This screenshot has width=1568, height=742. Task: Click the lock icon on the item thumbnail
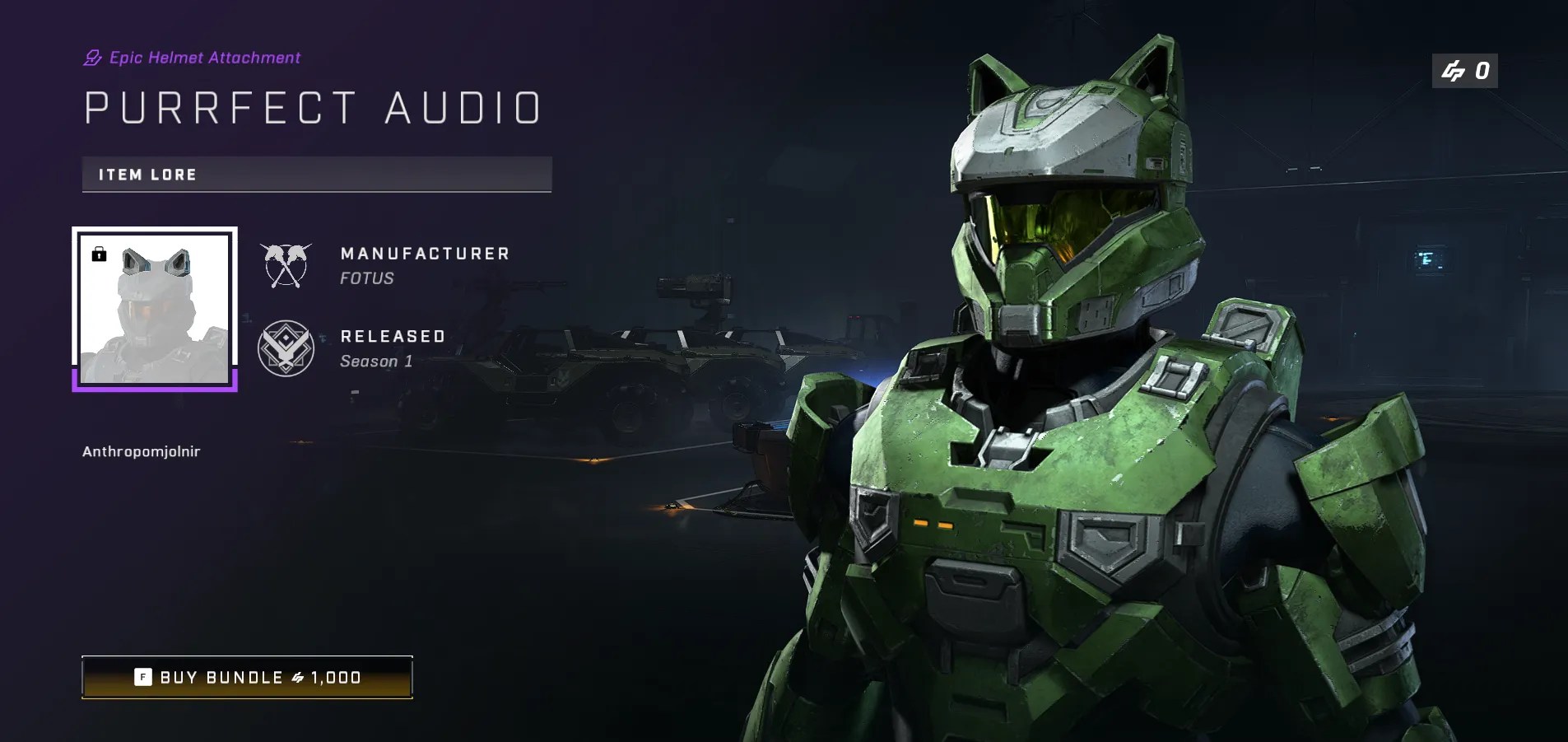(100, 254)
